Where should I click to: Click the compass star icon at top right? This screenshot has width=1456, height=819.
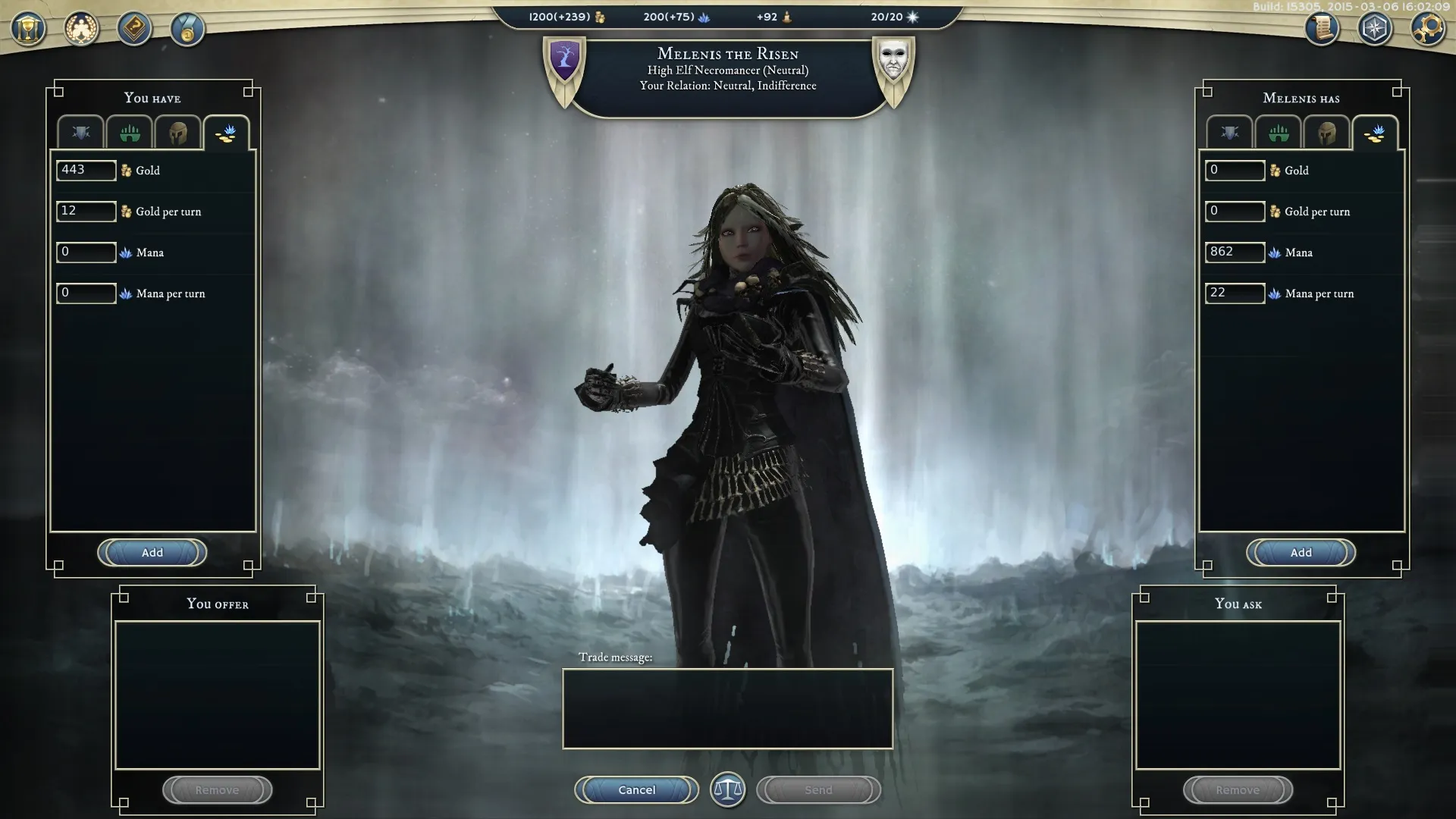coord(1375,30)
